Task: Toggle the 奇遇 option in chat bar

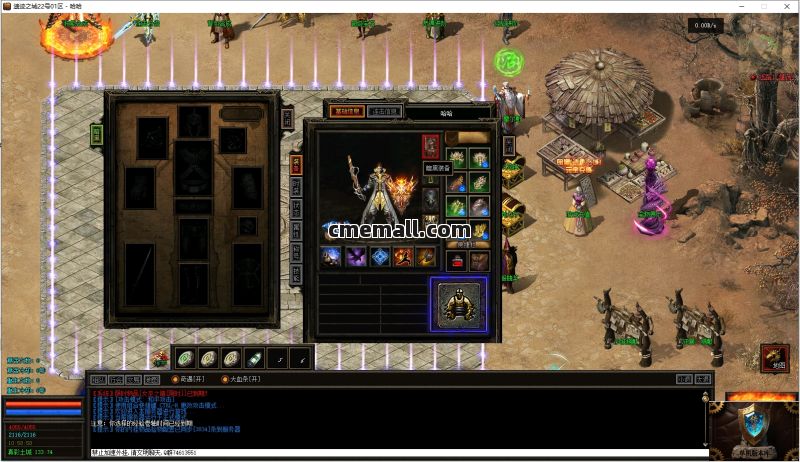Action: tap(189, 379)
